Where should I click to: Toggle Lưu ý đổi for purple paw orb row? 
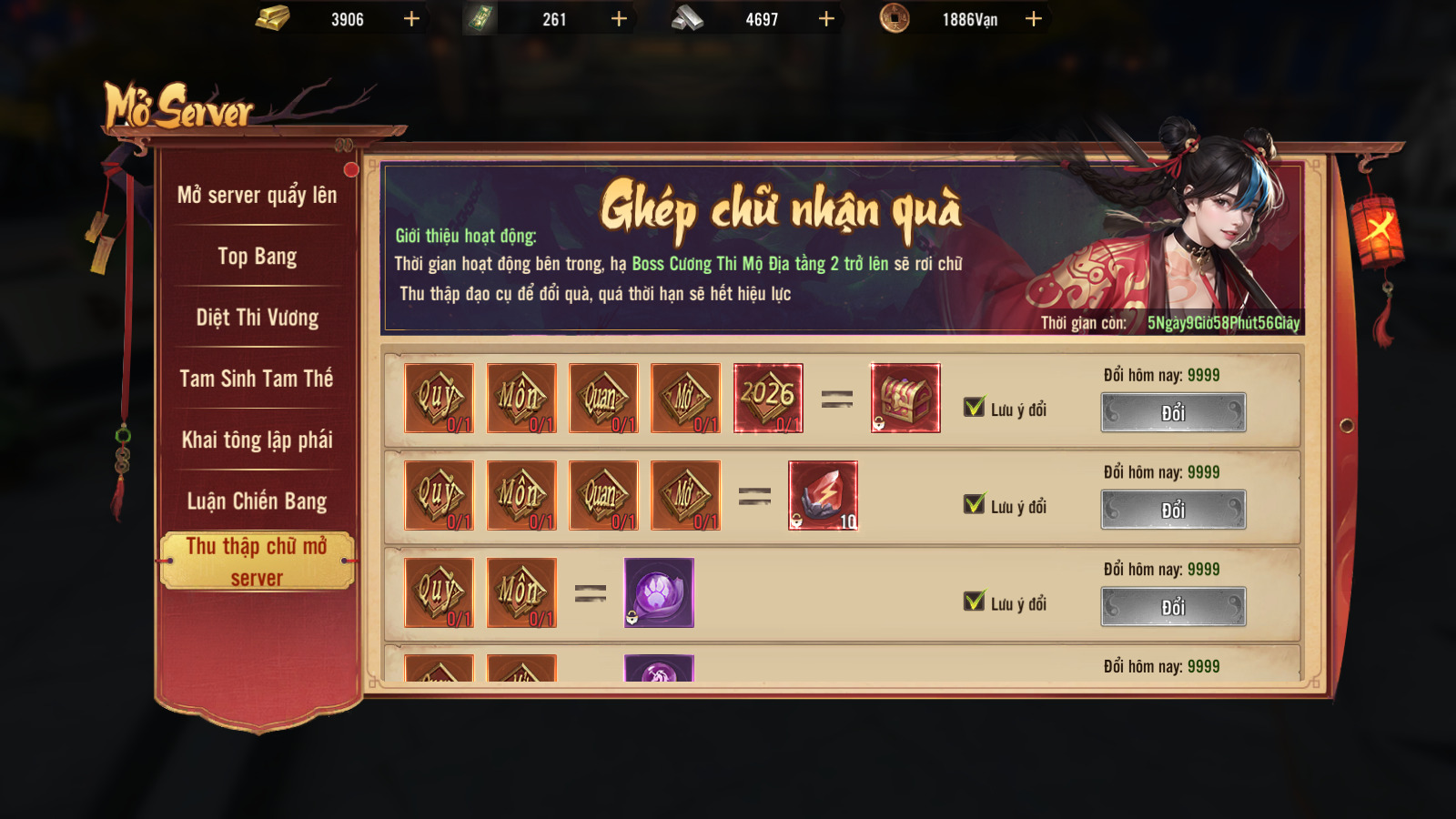[975, 602]
